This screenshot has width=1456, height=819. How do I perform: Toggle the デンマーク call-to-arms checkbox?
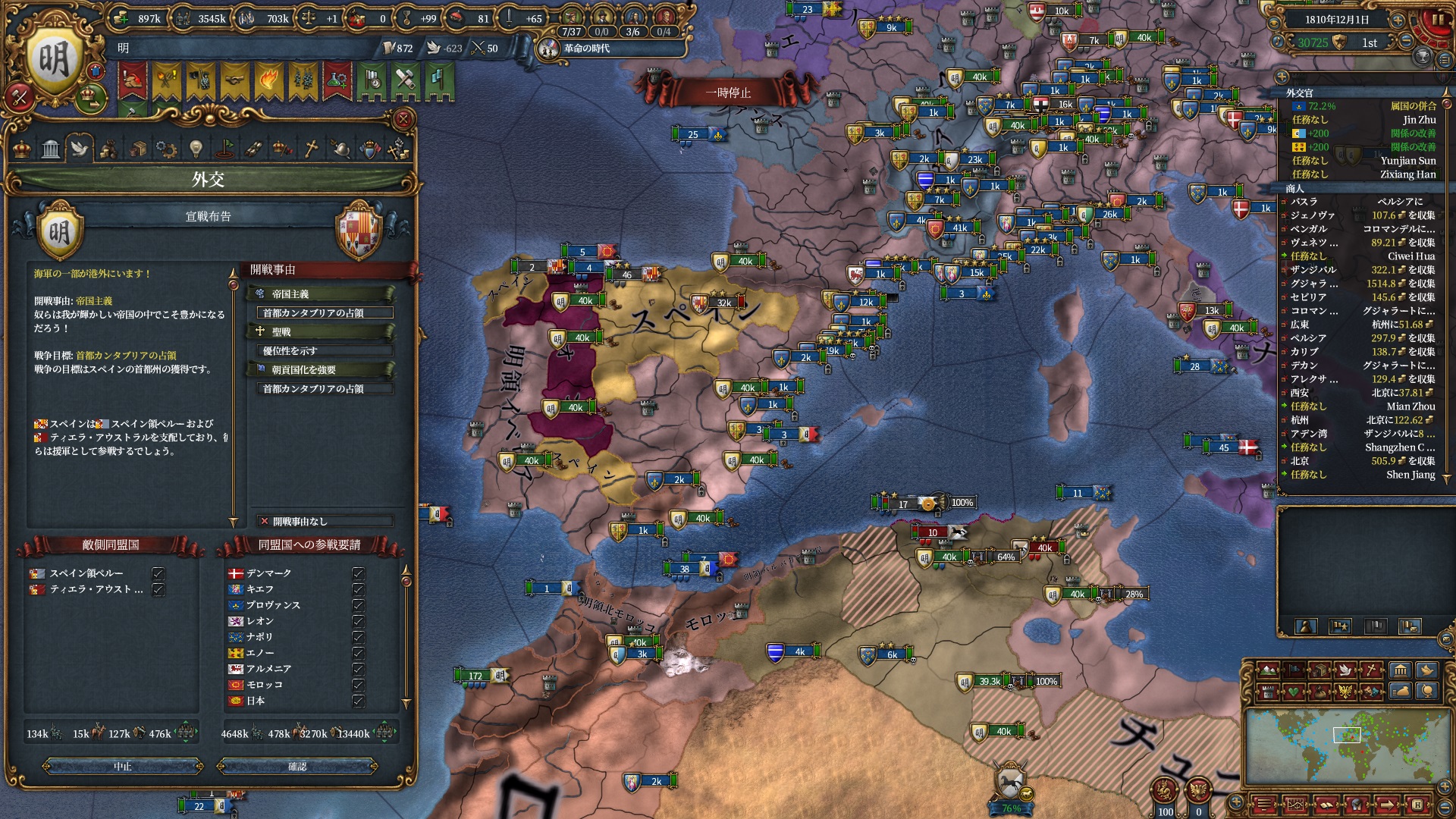tap(358, 573)
